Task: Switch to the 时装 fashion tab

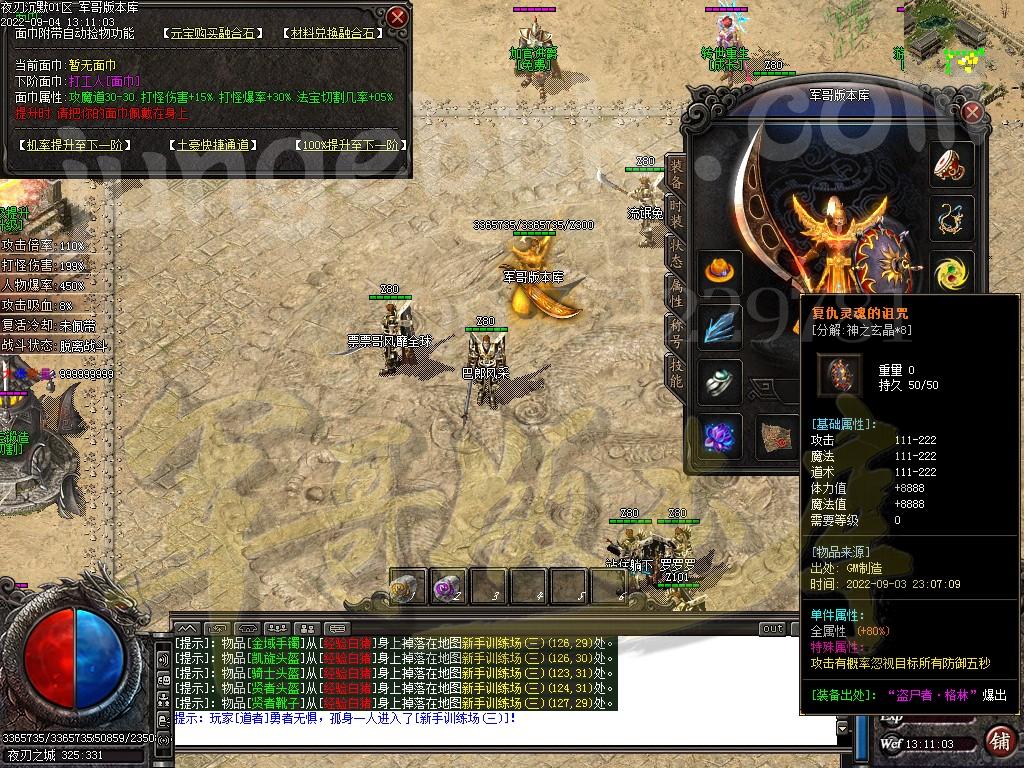Action: [x=676, y=212]
